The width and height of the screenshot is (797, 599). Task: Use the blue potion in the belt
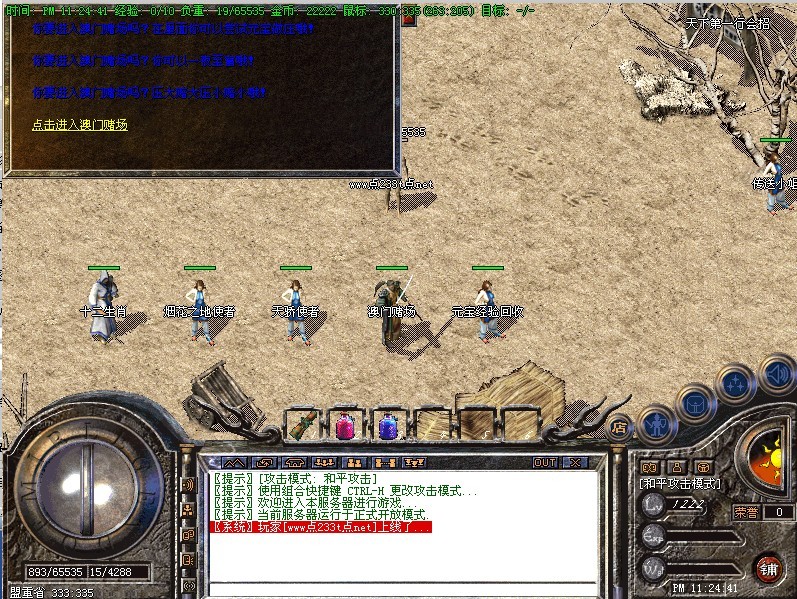[388, 425]
